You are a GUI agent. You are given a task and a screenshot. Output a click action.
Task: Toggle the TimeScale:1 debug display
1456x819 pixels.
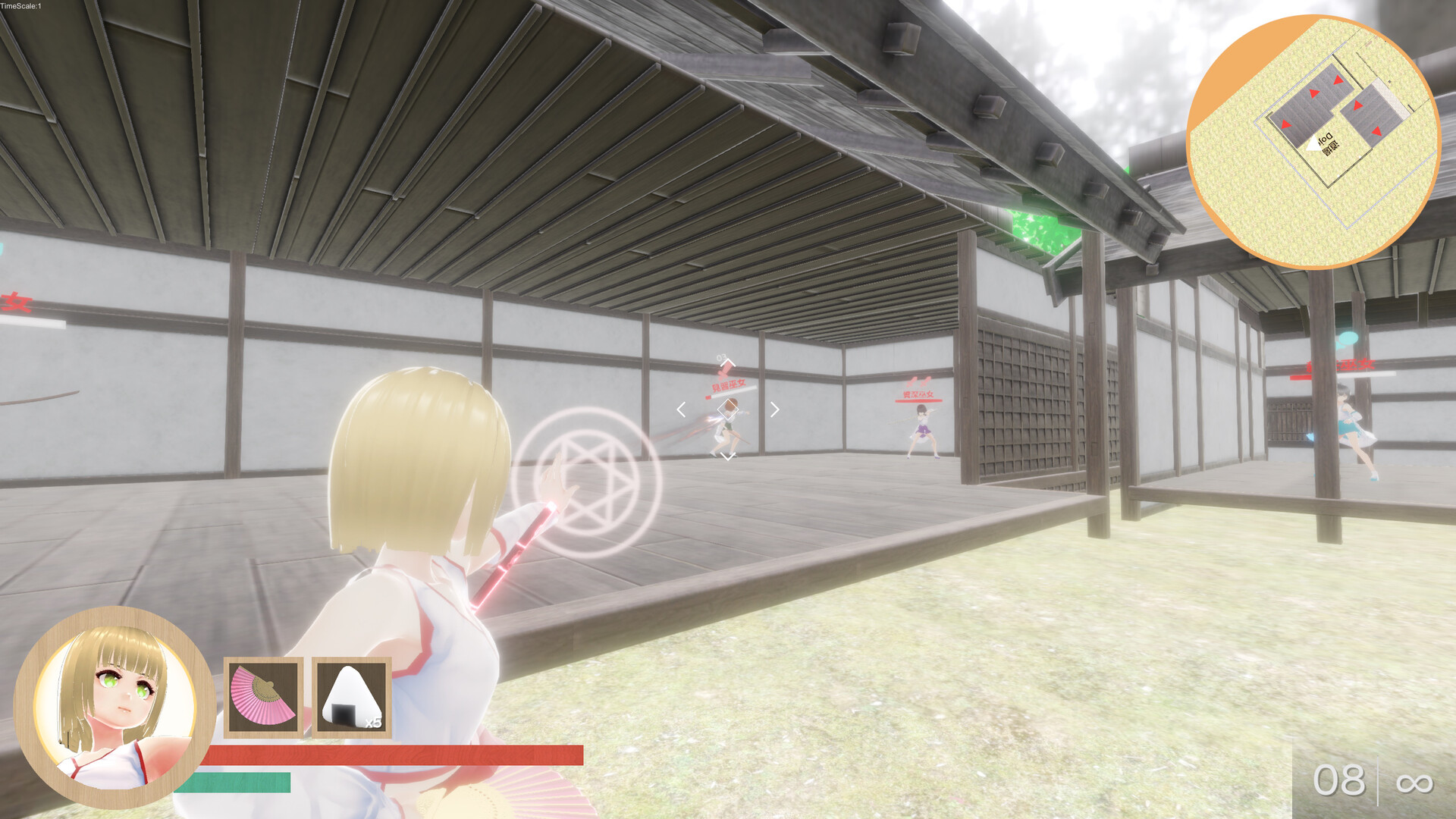point(19,5)
